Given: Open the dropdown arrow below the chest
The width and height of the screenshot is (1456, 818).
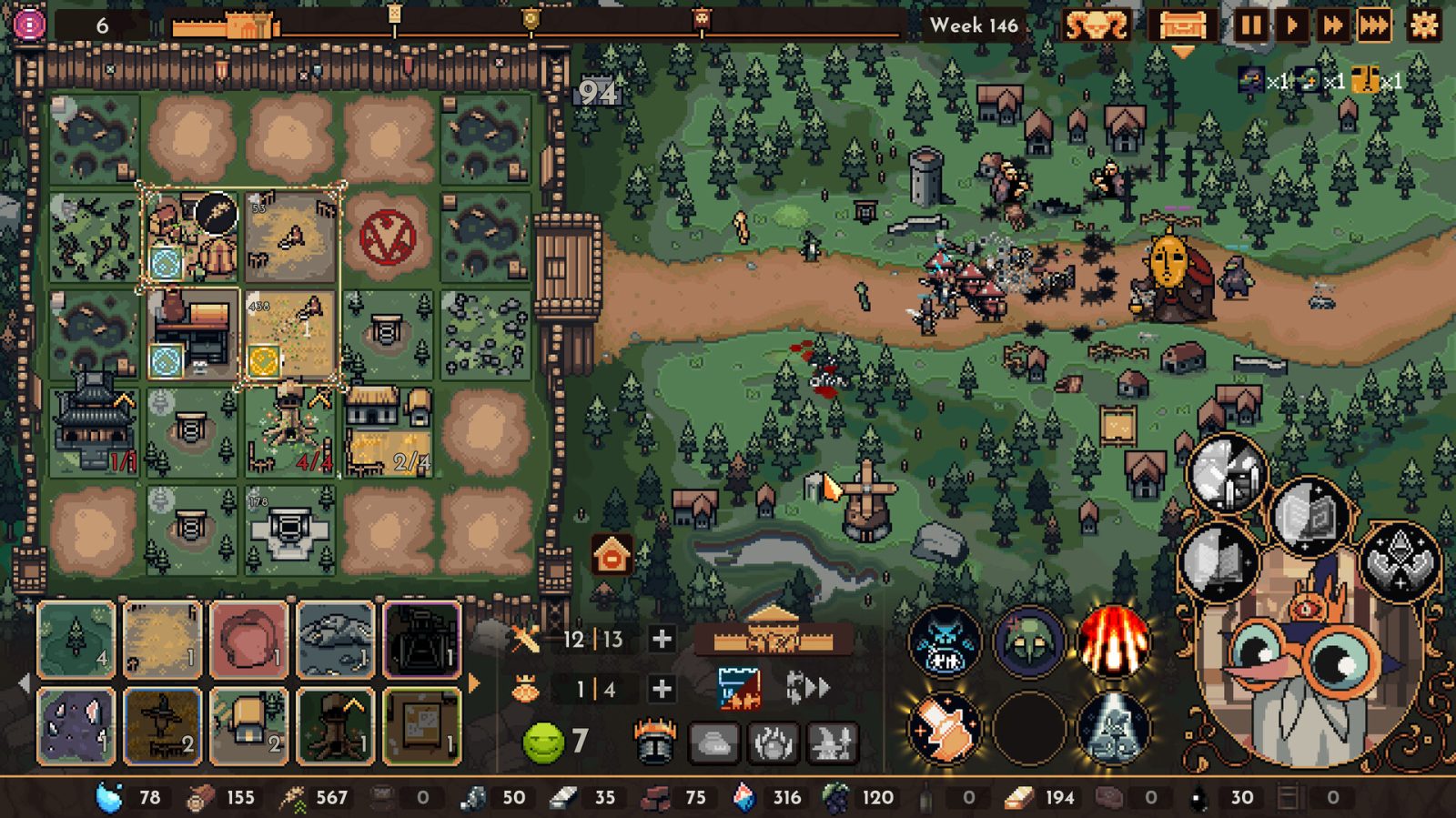Looking at the screenshot, I should point(1184,52).
